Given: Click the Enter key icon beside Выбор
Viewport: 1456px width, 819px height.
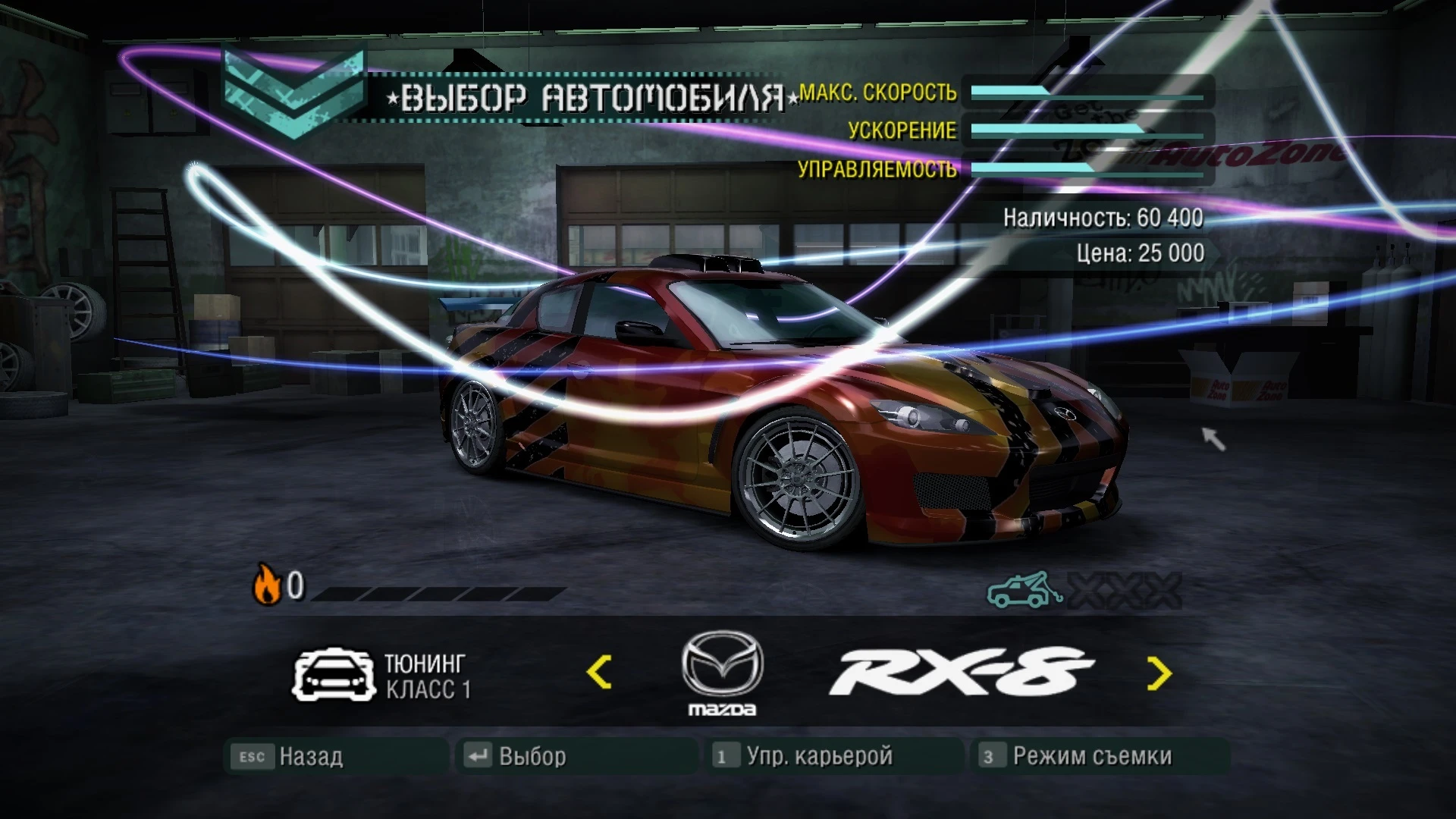Looking at the screenshot, I should coord(479,755).
